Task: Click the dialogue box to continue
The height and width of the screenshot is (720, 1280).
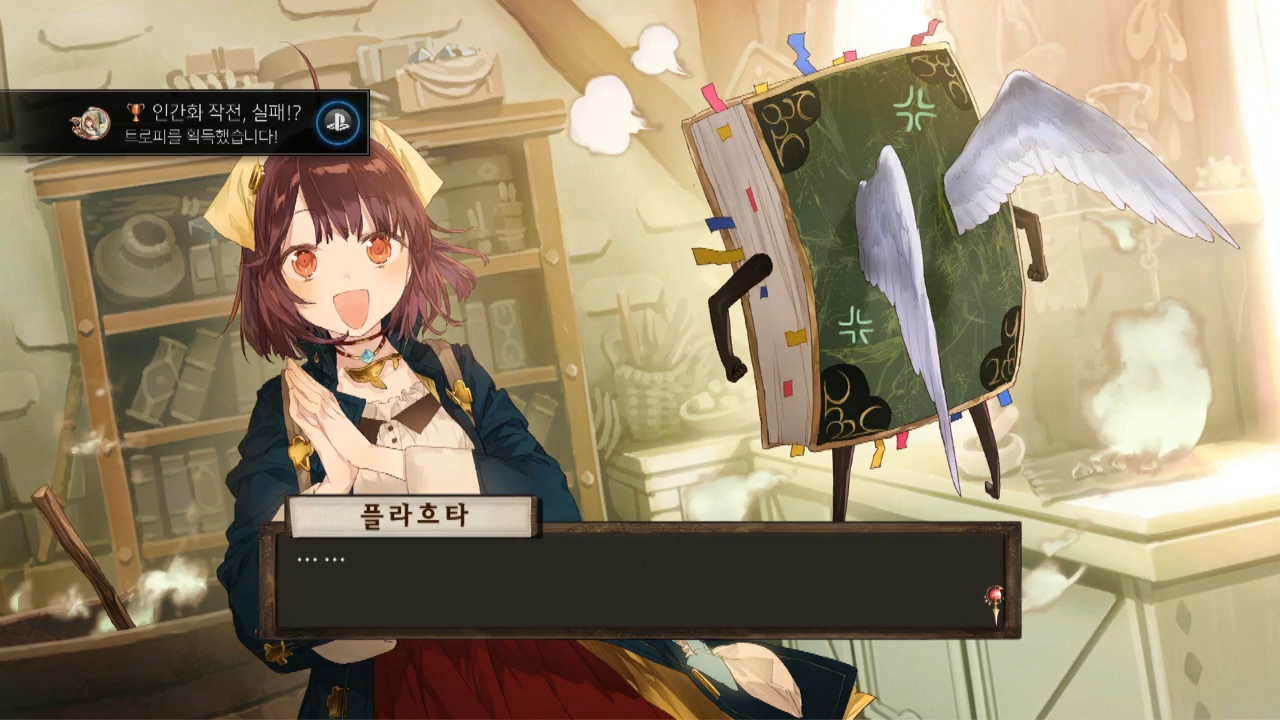Action: tap(640, 581)
